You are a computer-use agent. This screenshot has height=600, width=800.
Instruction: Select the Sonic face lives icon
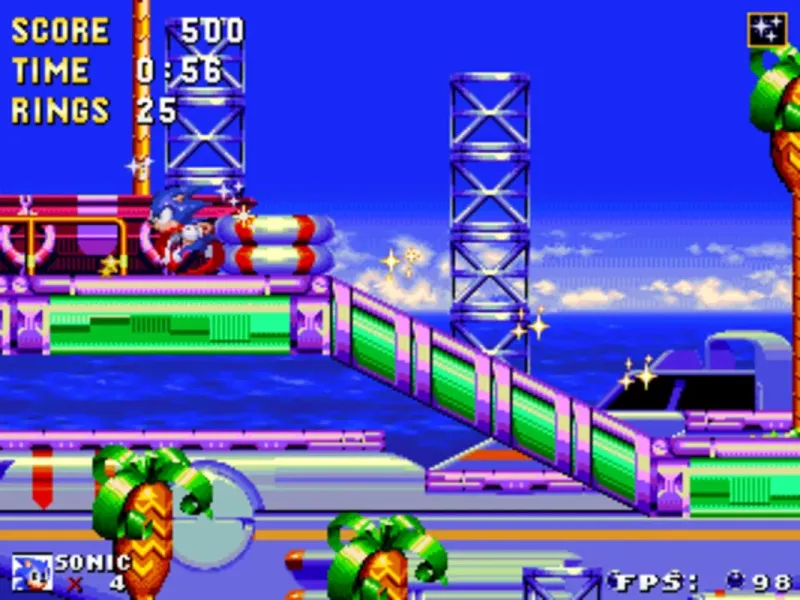[x=31, y=572]
